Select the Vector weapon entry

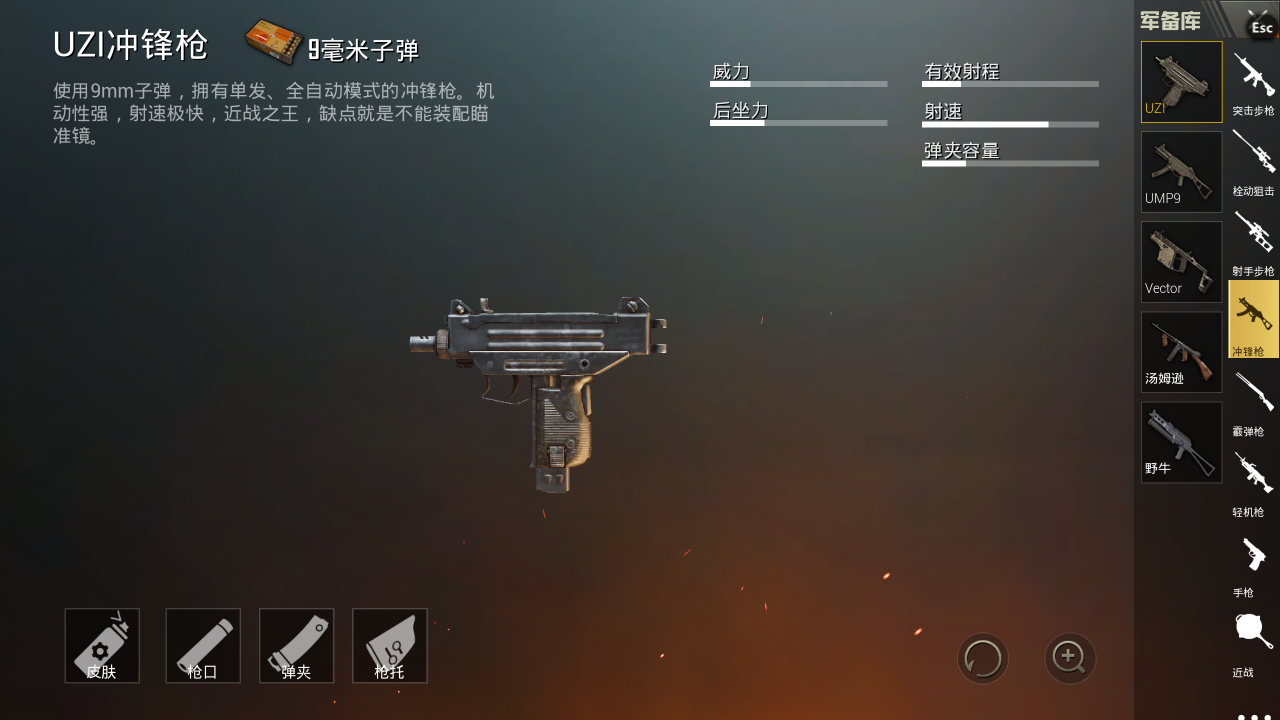coord(1181,262)
